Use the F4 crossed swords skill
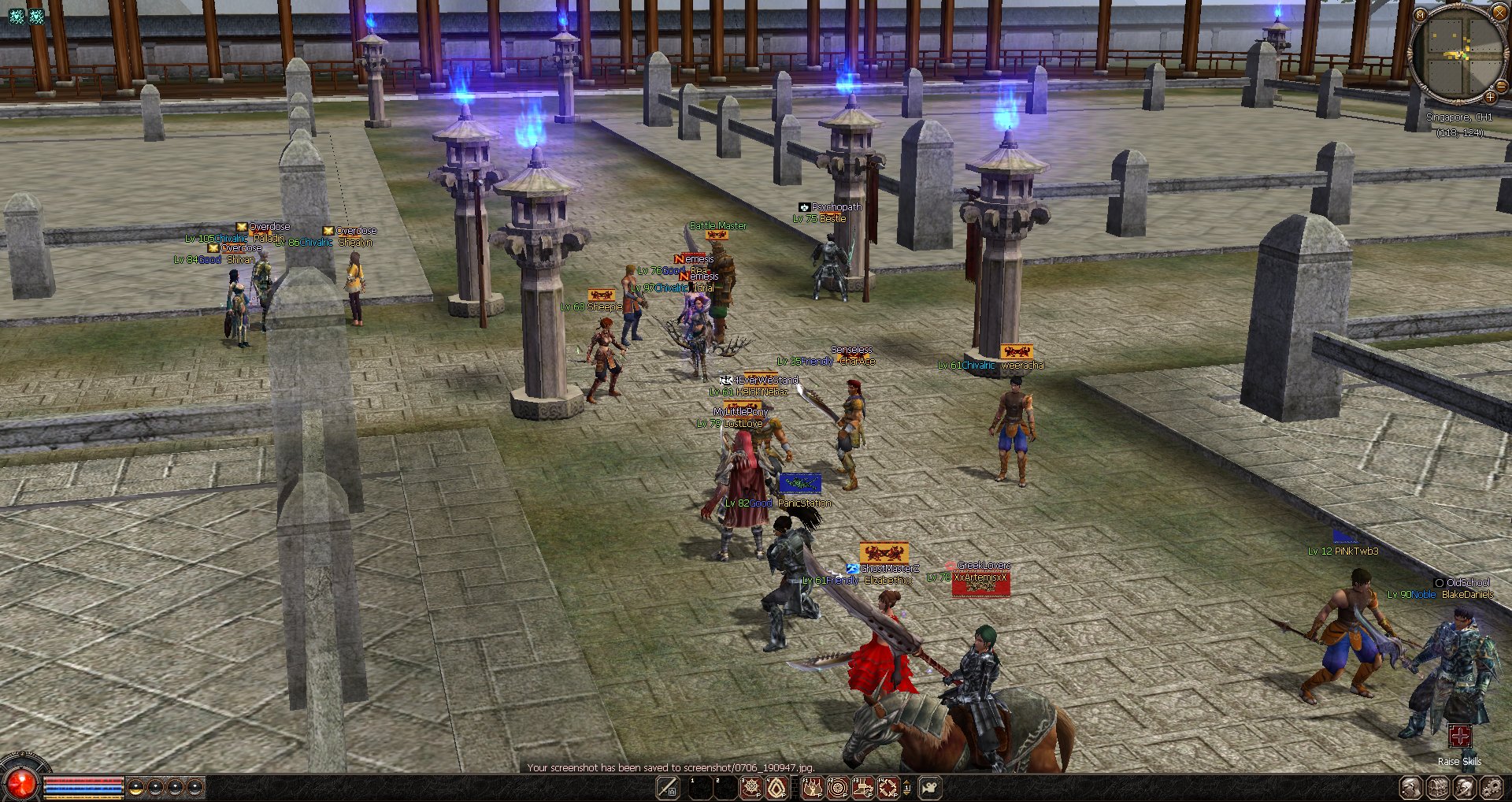The height and width of the screenshot is (802, 1512). click(888, 787)
